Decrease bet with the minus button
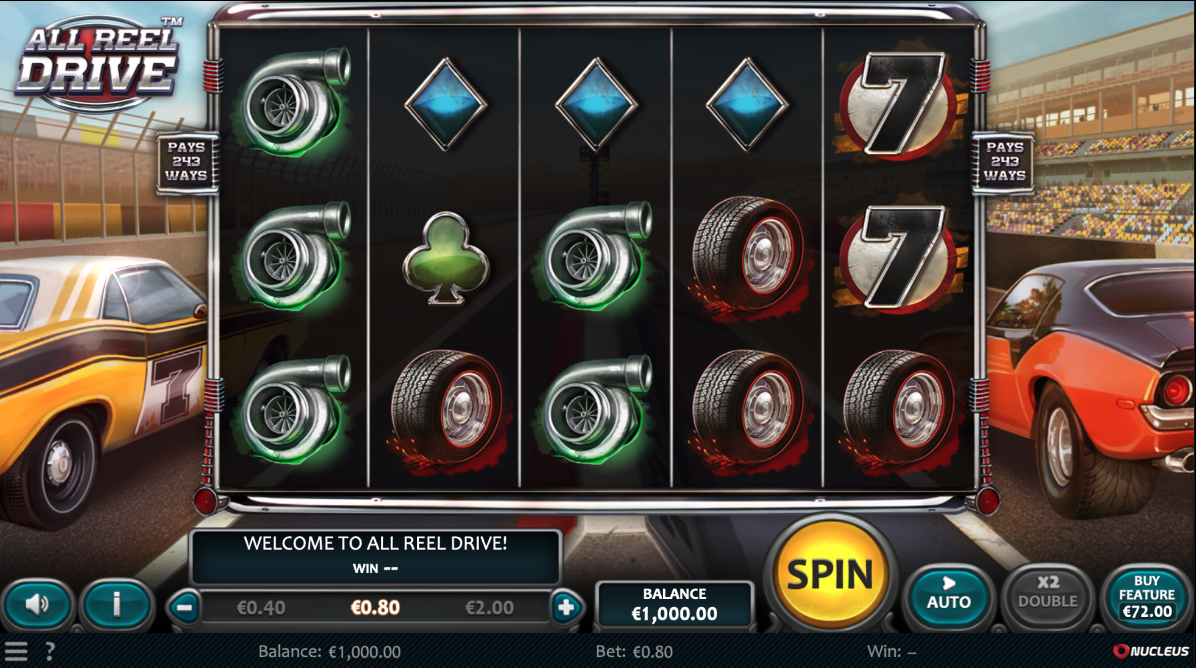The width and height of the screenshot is (1196, 668). pyautogui.click(x=183, y=606)
